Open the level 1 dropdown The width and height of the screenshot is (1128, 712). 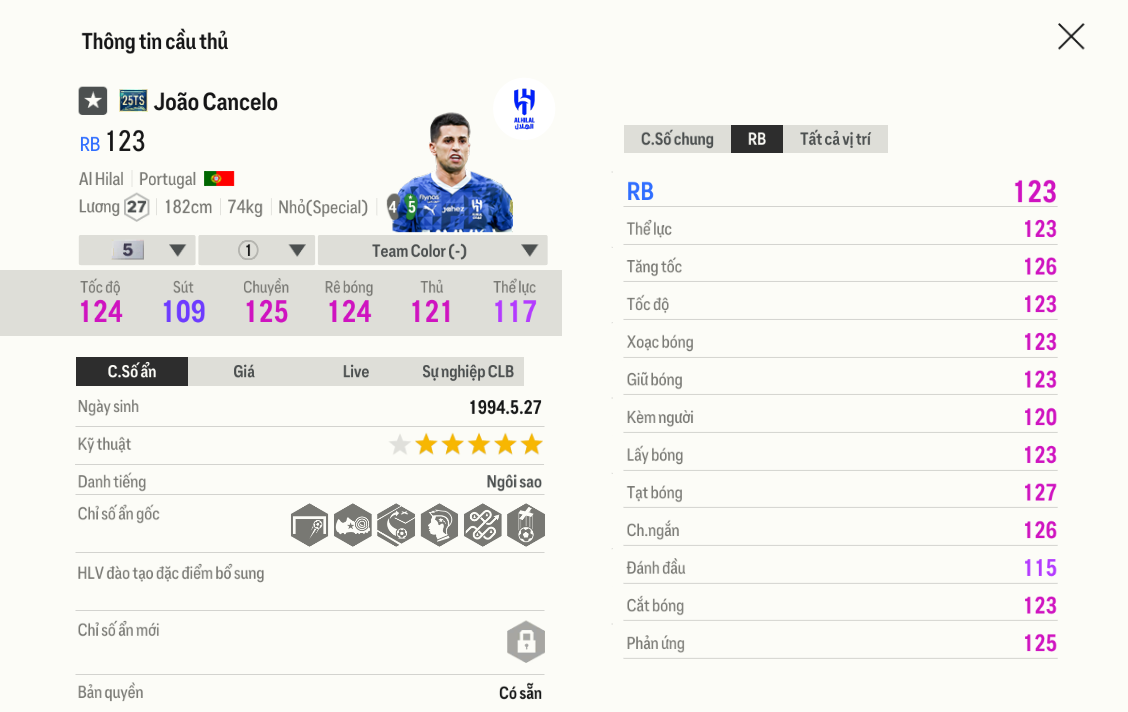(x=257, y=250)
